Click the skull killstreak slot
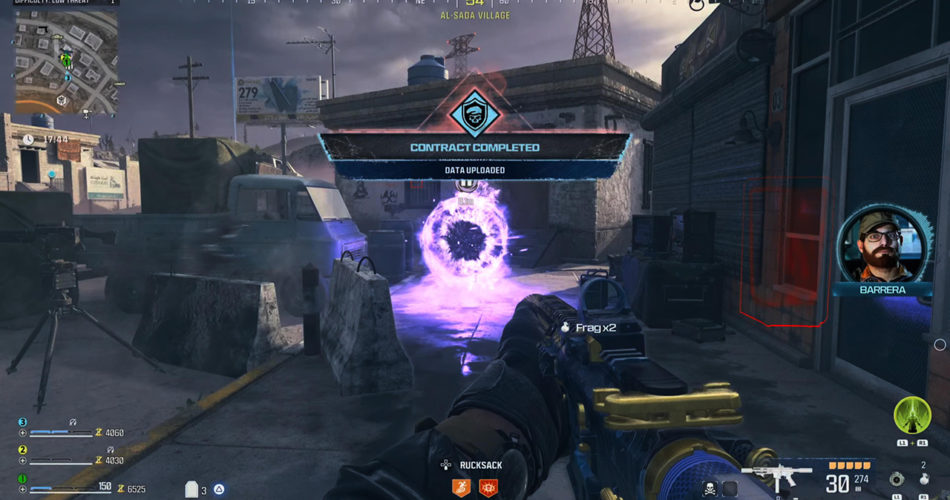The width and height of the screenshot is (950, 500). coord(711,488)
